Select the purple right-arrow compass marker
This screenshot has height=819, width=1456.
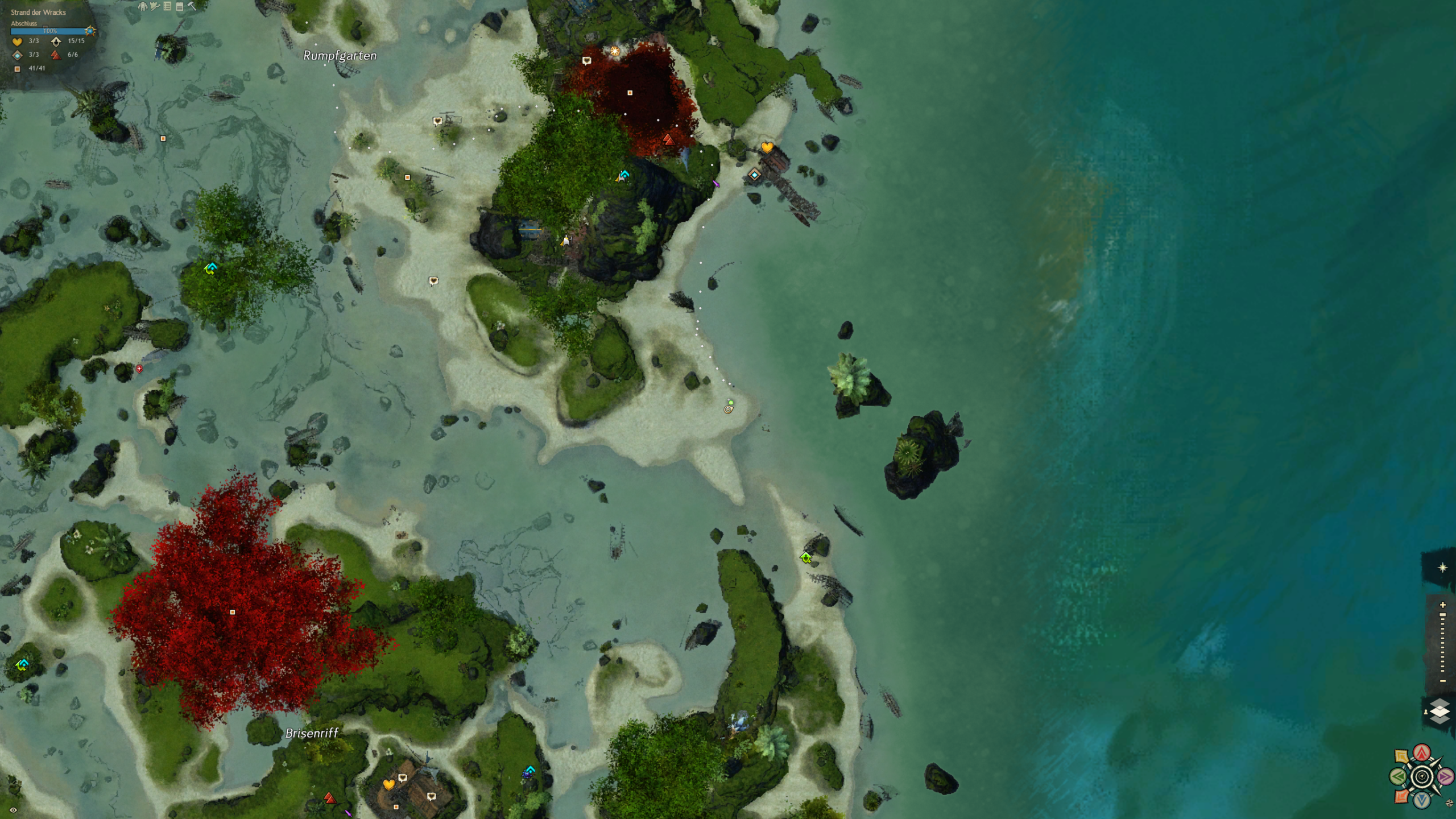pyautogui.click(x=1446, y=776)
